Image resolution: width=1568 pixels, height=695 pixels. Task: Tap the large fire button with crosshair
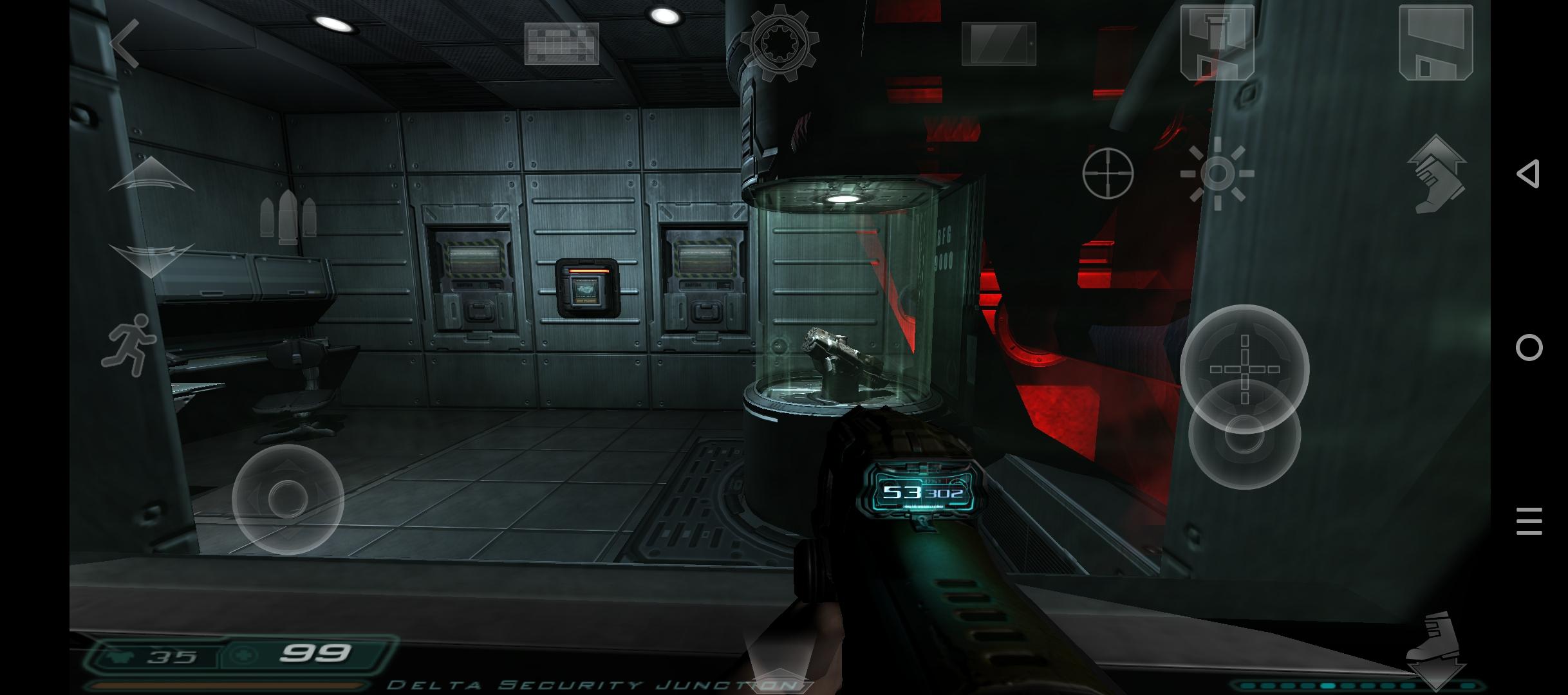(1244, 369)
